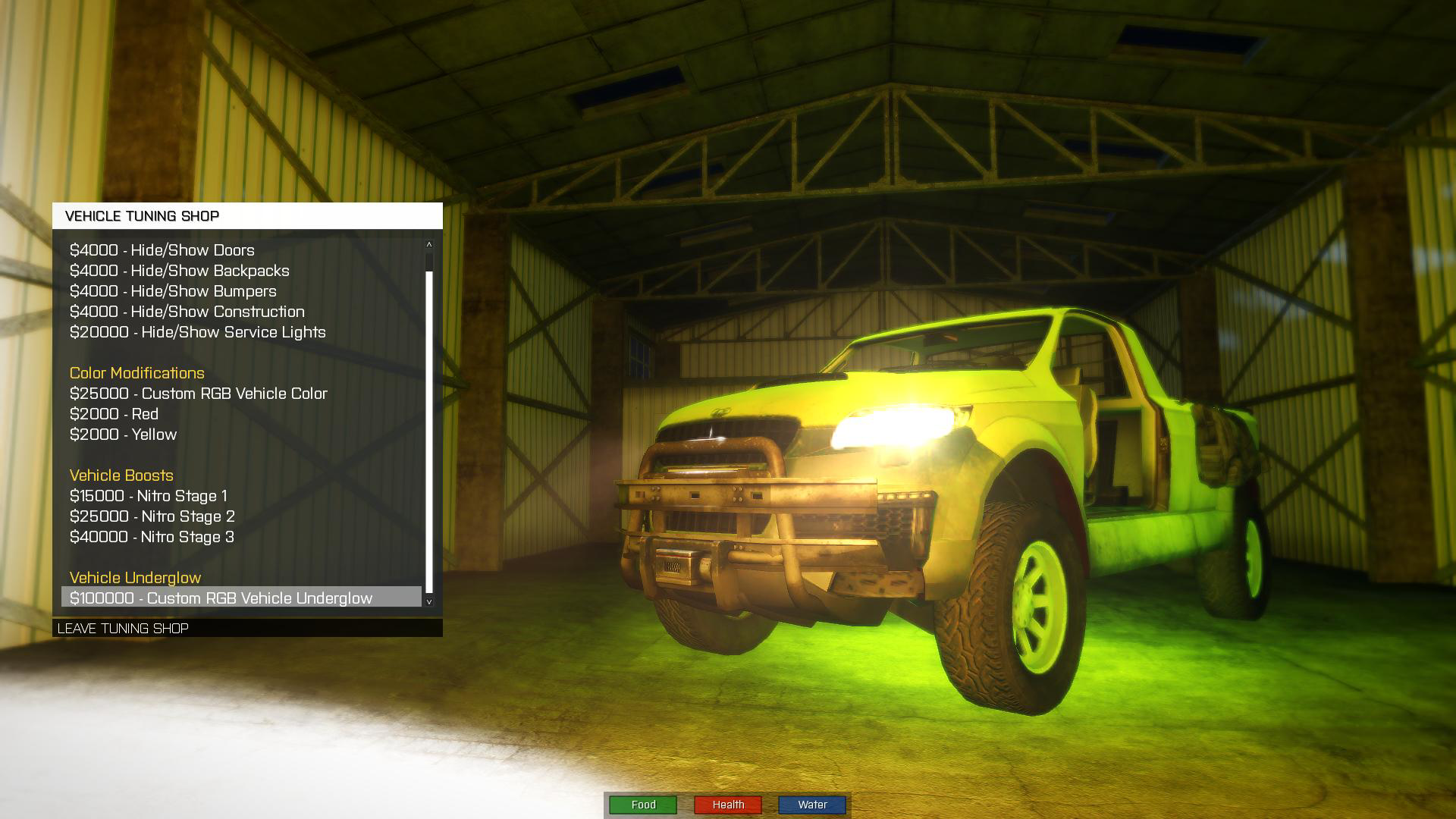Pick Hide/Show Construction in the list

click(x=187, y=312)
